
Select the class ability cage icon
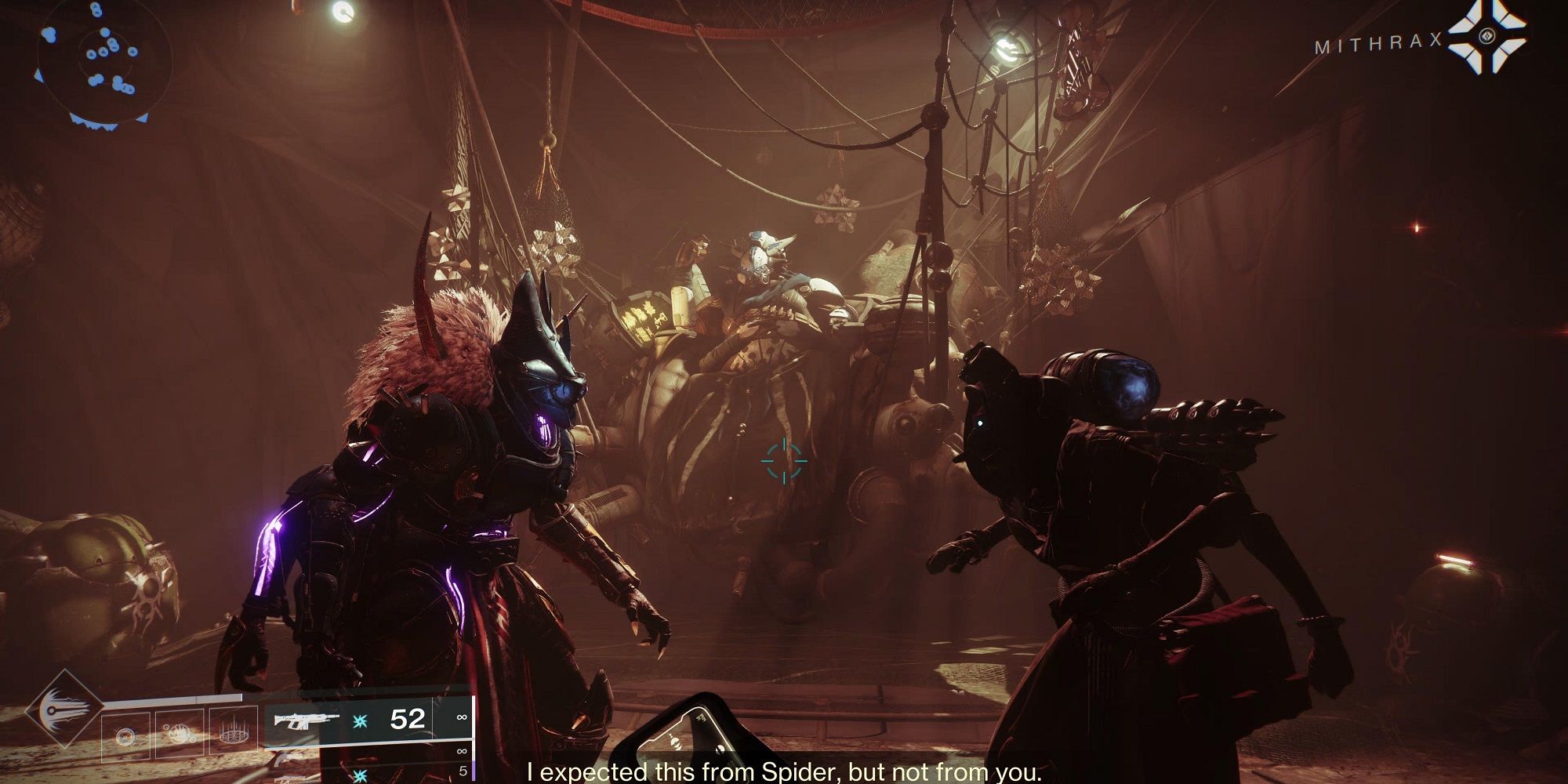click(x=235, y=735)
